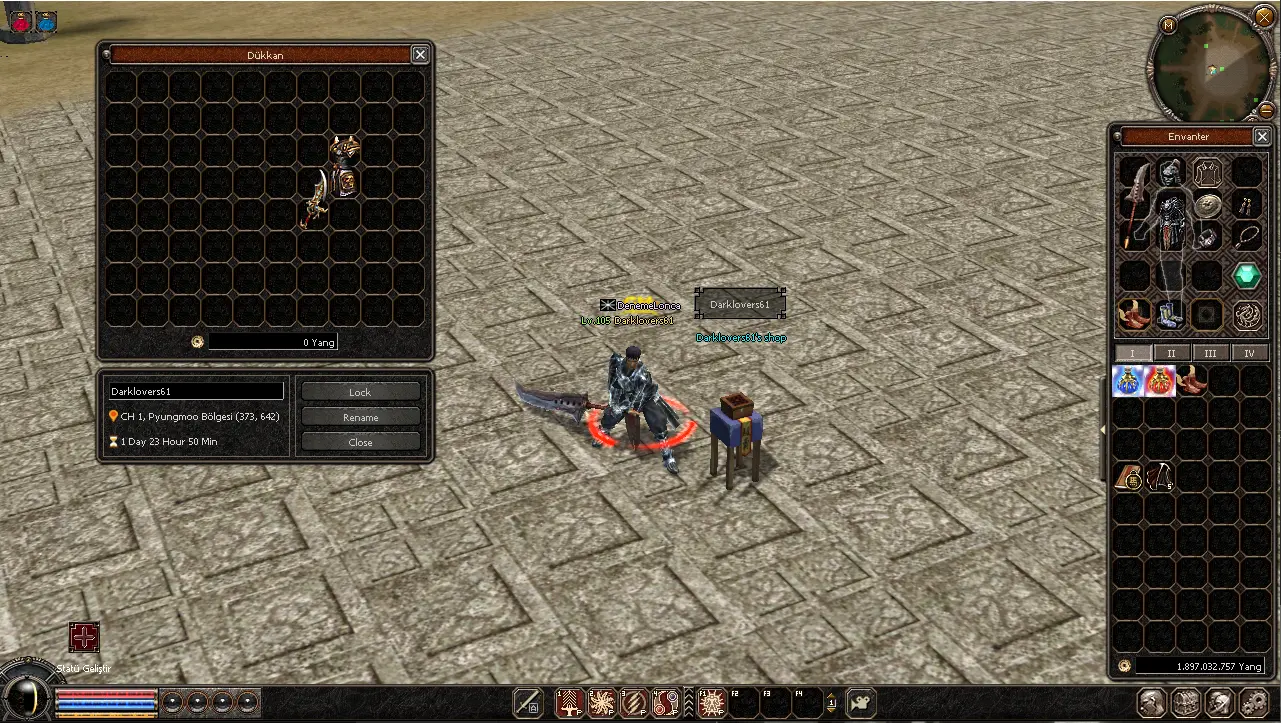
Task: Close the Envanter inventory window
Action: (1261, 137)
